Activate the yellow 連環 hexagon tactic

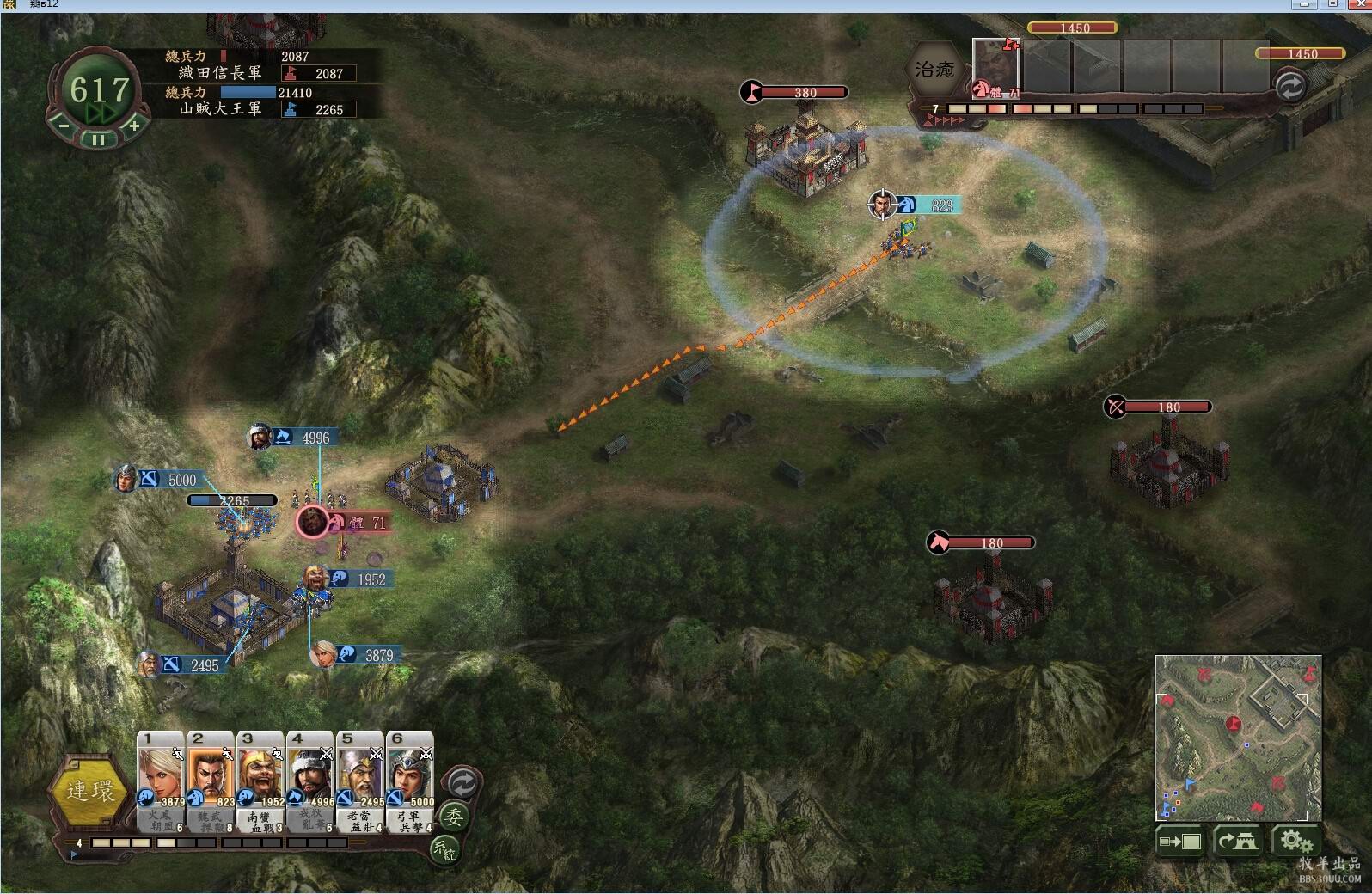click(89, 791)
